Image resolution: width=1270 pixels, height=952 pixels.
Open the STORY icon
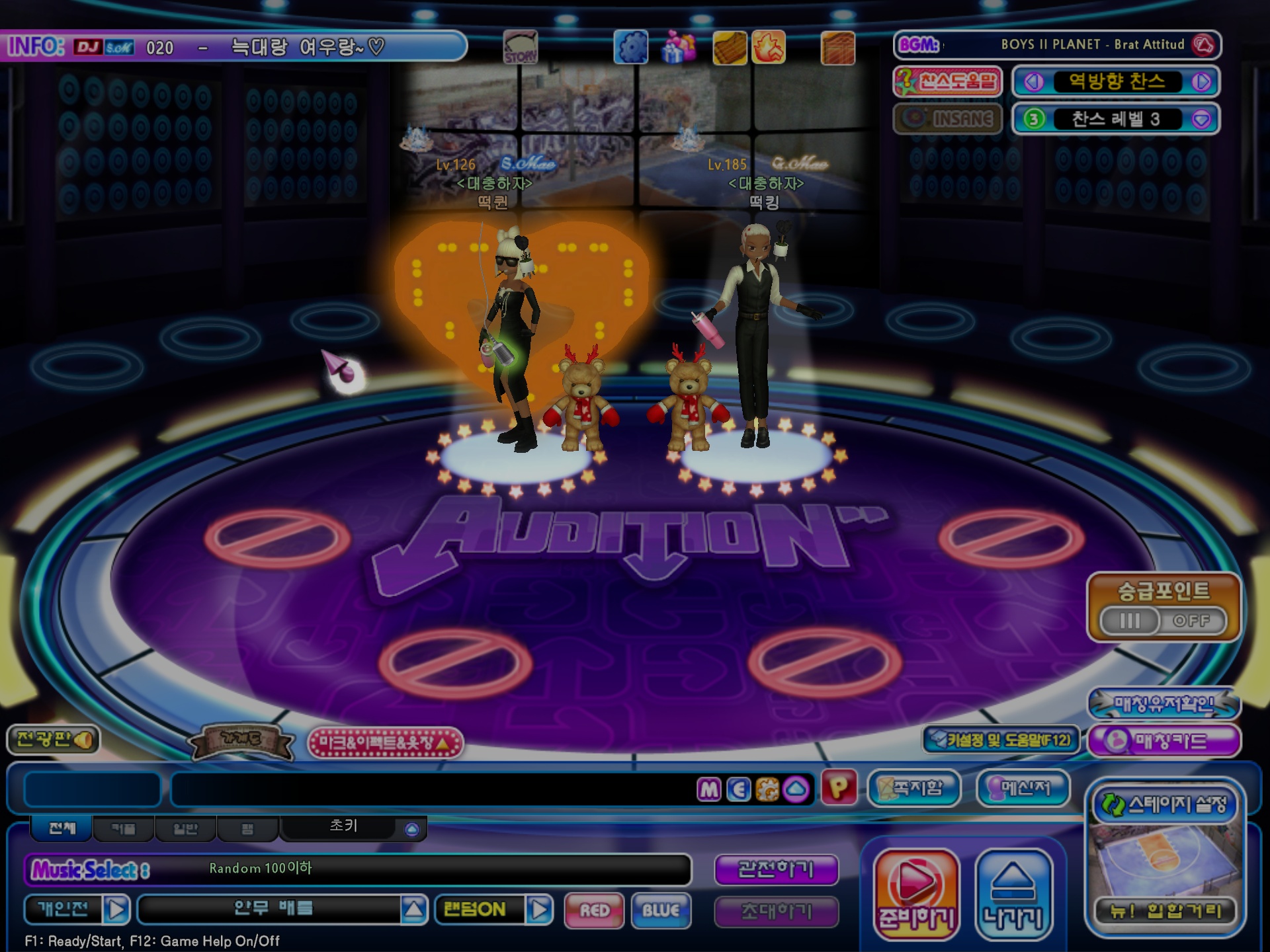click(521, 48)
